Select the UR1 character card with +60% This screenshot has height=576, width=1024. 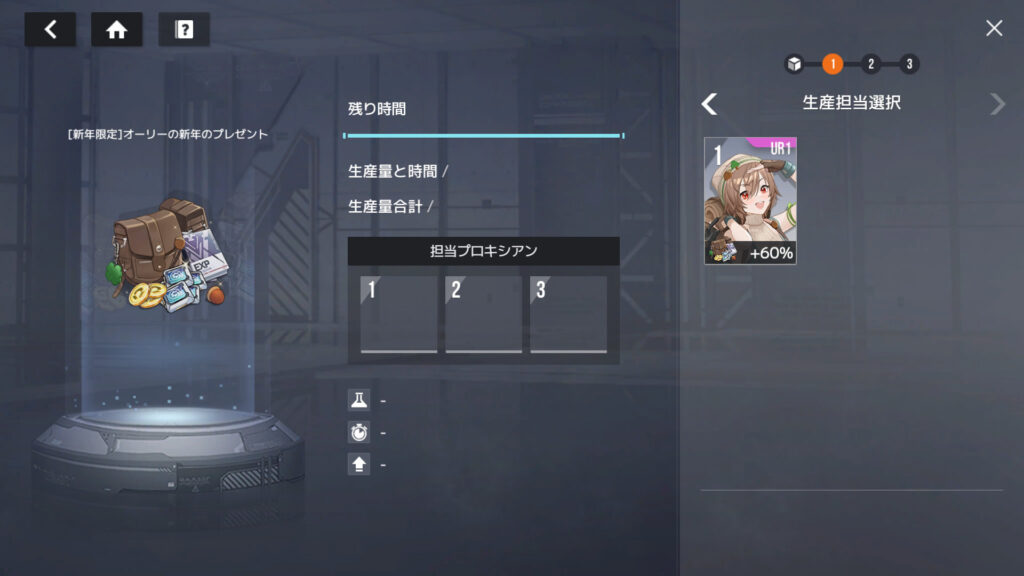pos(750,201)
